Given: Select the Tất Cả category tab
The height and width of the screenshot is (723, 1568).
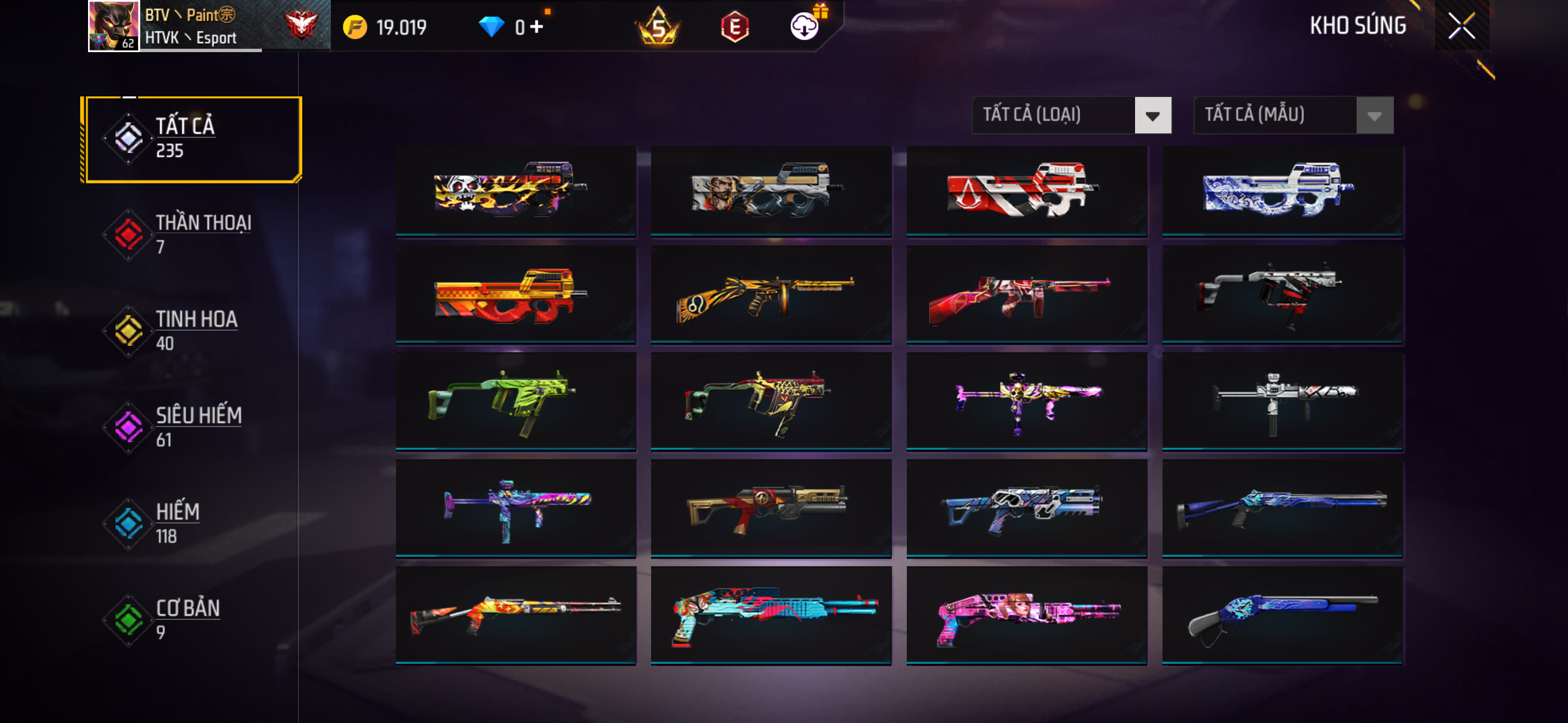Looking at the screenshot, I should click(192, 139).
